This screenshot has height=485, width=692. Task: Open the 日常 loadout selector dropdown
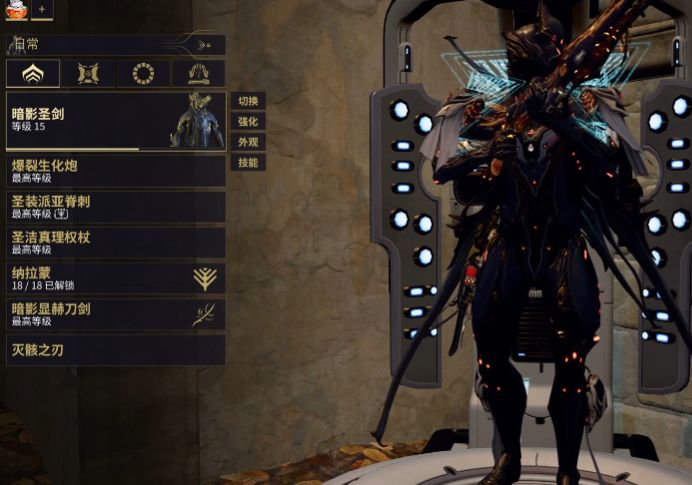click(x=115, y=45)
